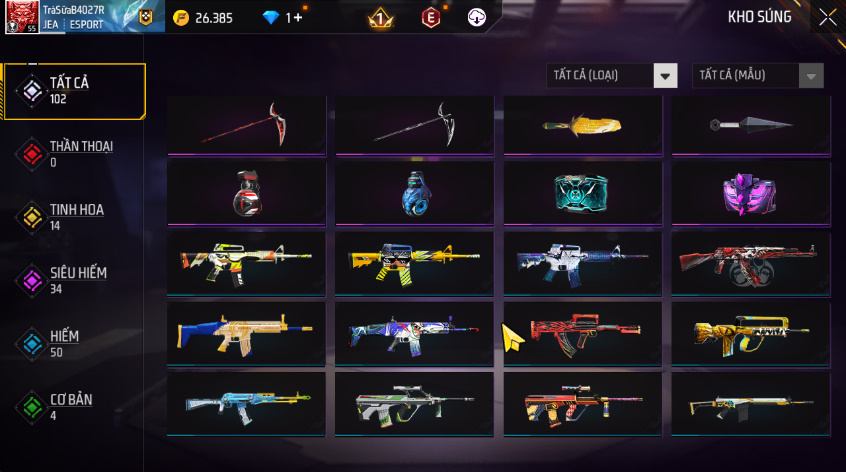Pick the blue grenade skin
The height and width of the screenshot is (472, 846).
tap(415, 192)
